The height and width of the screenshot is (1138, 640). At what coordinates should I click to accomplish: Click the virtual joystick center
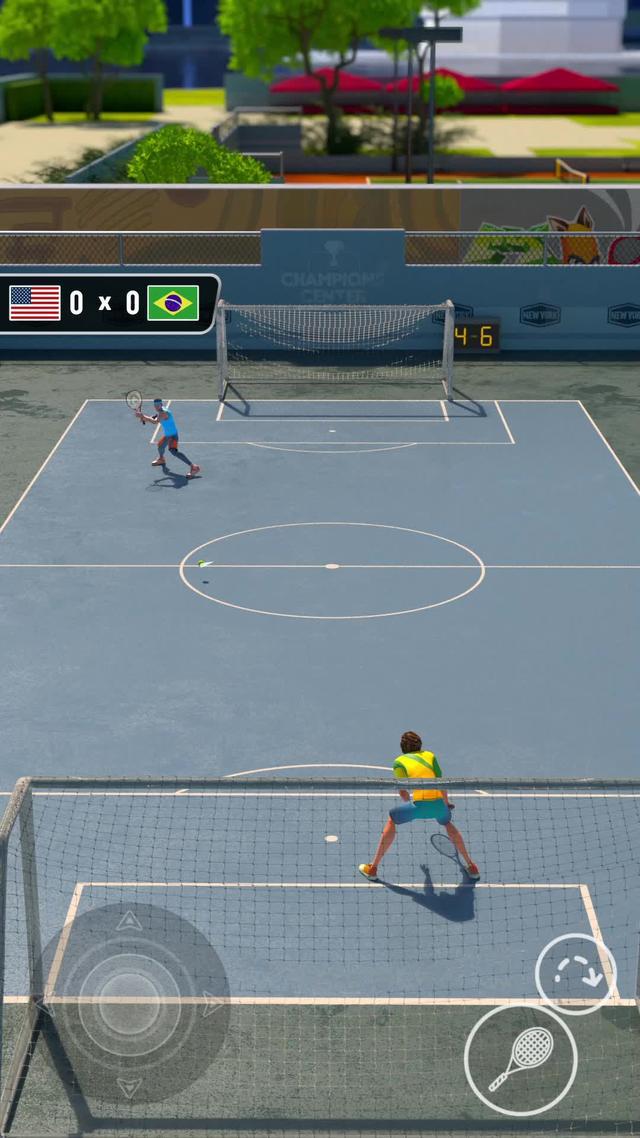[129, 1003]
